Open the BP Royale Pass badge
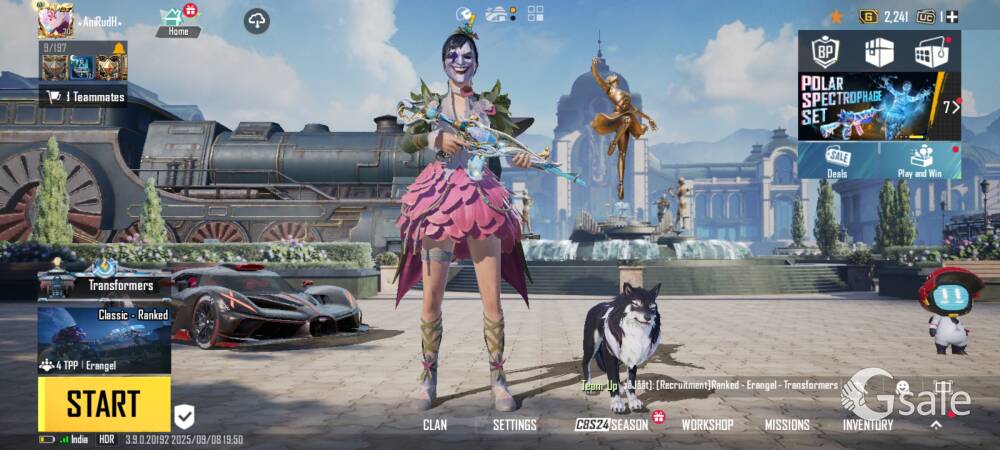Viewport: 1000px width, 450px height. 825,51
